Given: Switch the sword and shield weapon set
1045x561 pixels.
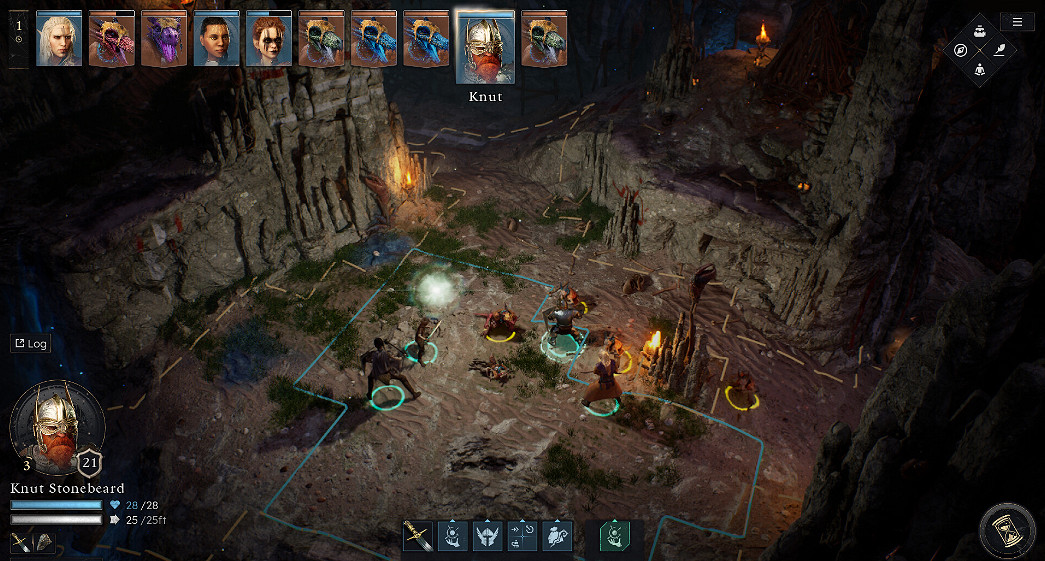Looking at the screenshot, I should coord(33,542).
